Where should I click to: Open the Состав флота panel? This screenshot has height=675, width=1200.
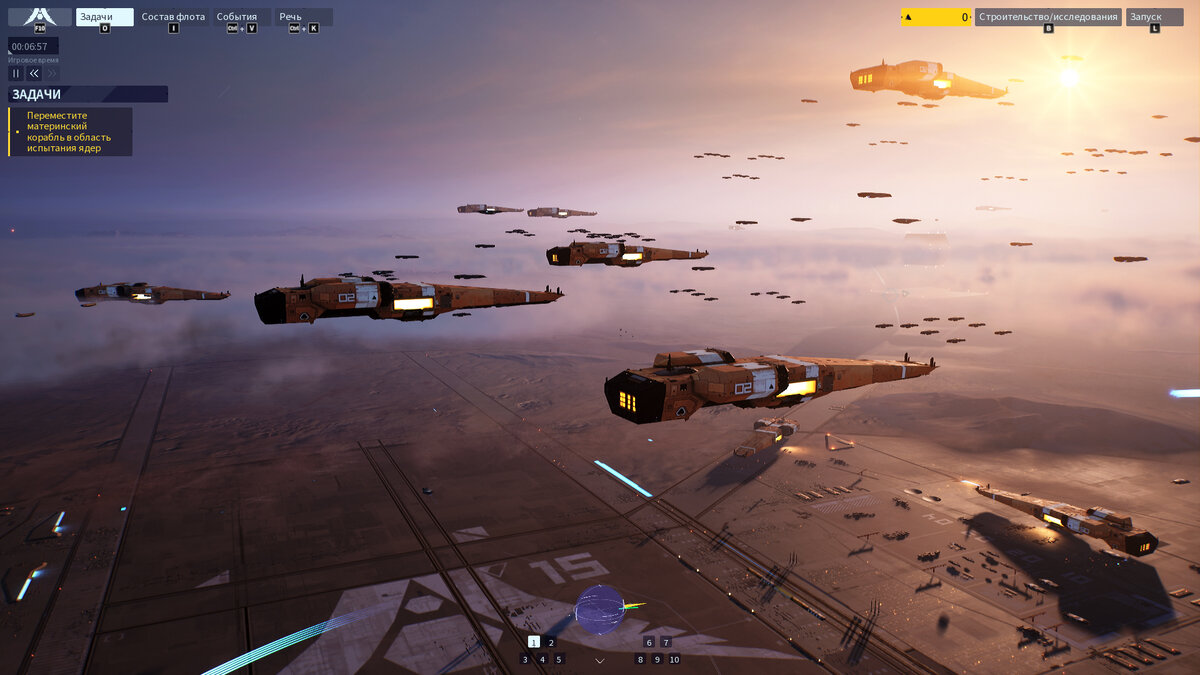coord(173,17)
